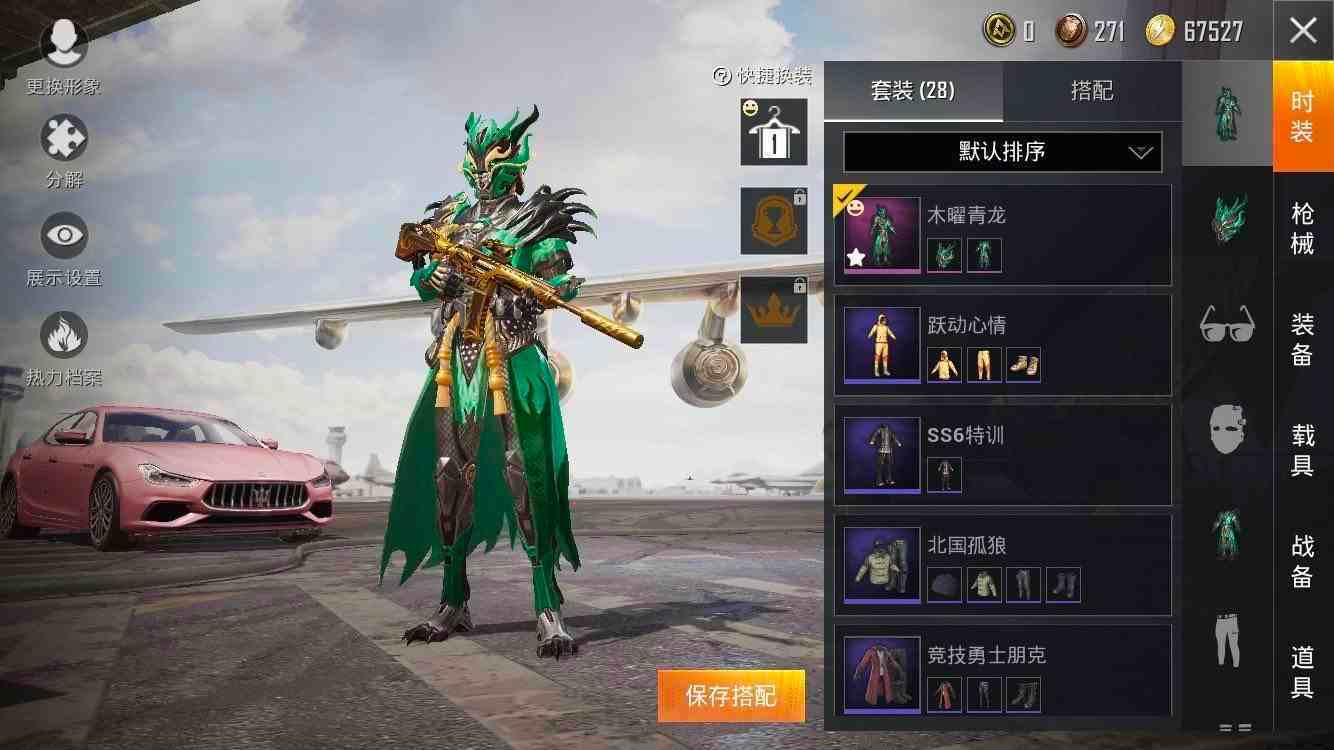Go to the 装备 equipment category

click(1302, 339)
